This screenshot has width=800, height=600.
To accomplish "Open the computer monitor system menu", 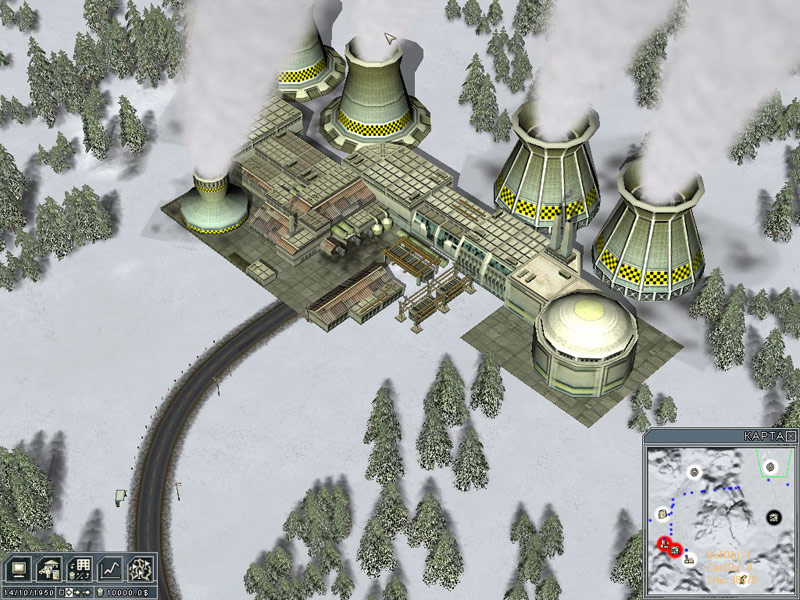I will pos(17,567).
